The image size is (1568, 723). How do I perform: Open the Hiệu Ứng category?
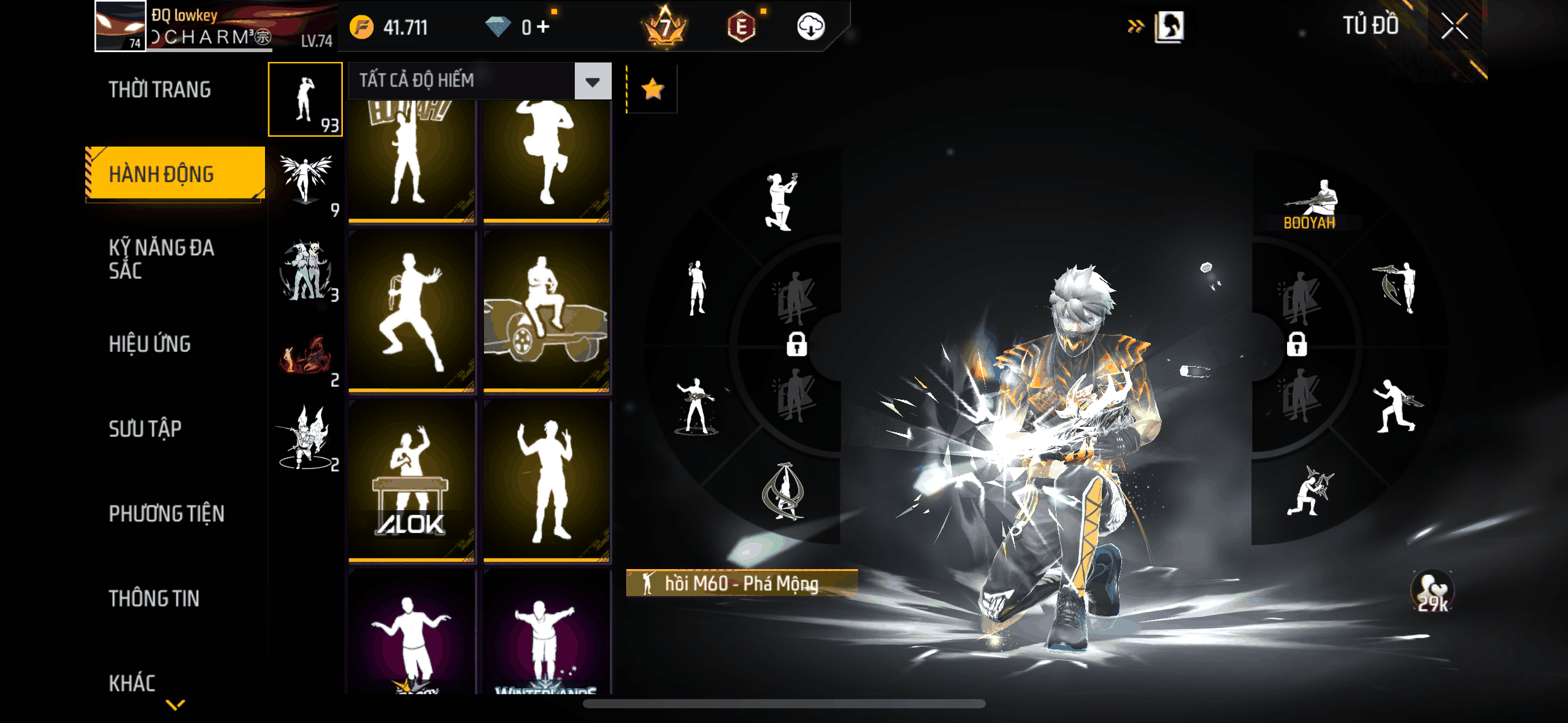(x=150, y=344)
